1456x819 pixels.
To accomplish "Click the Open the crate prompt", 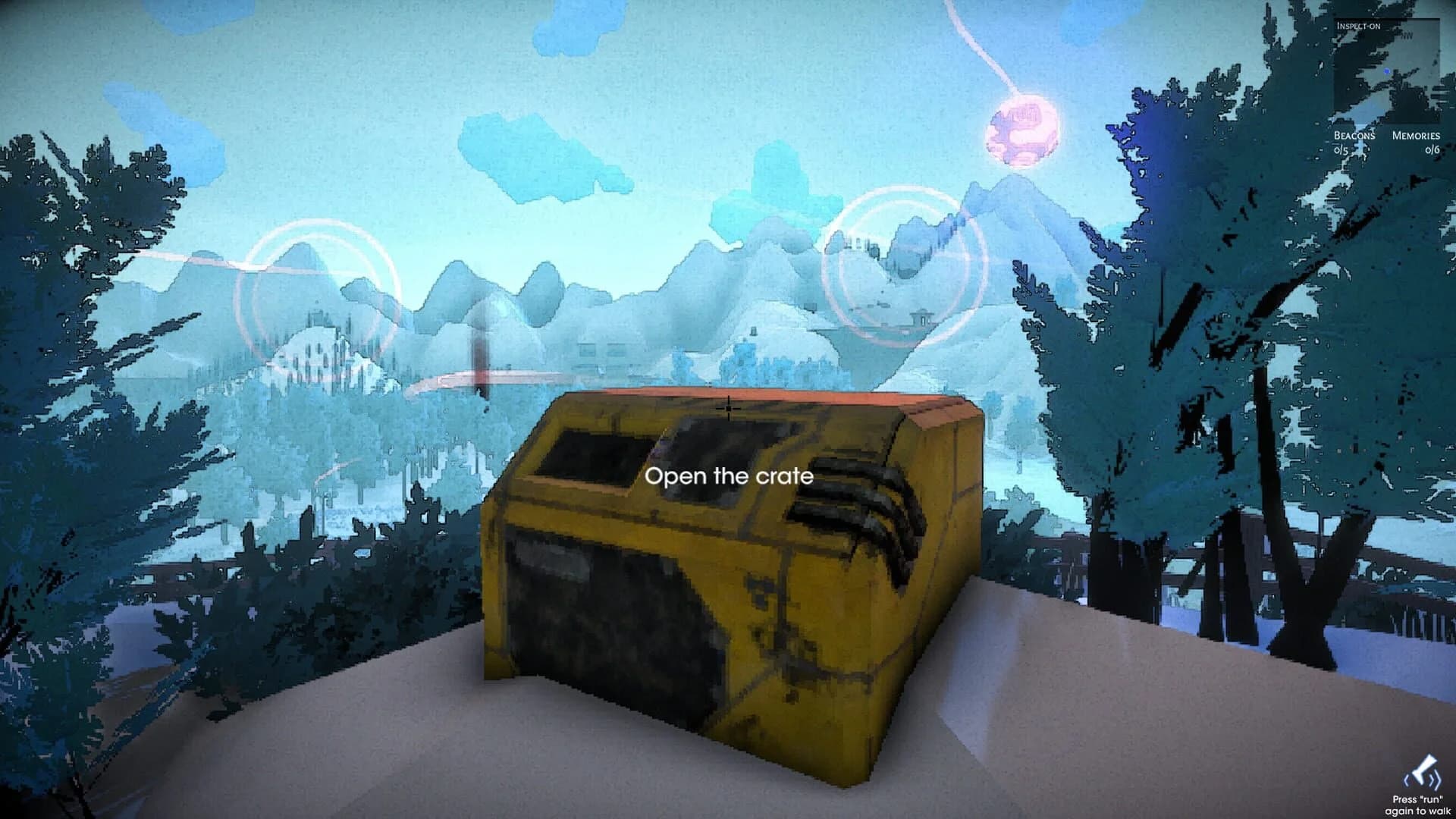I will pos(728,477).
